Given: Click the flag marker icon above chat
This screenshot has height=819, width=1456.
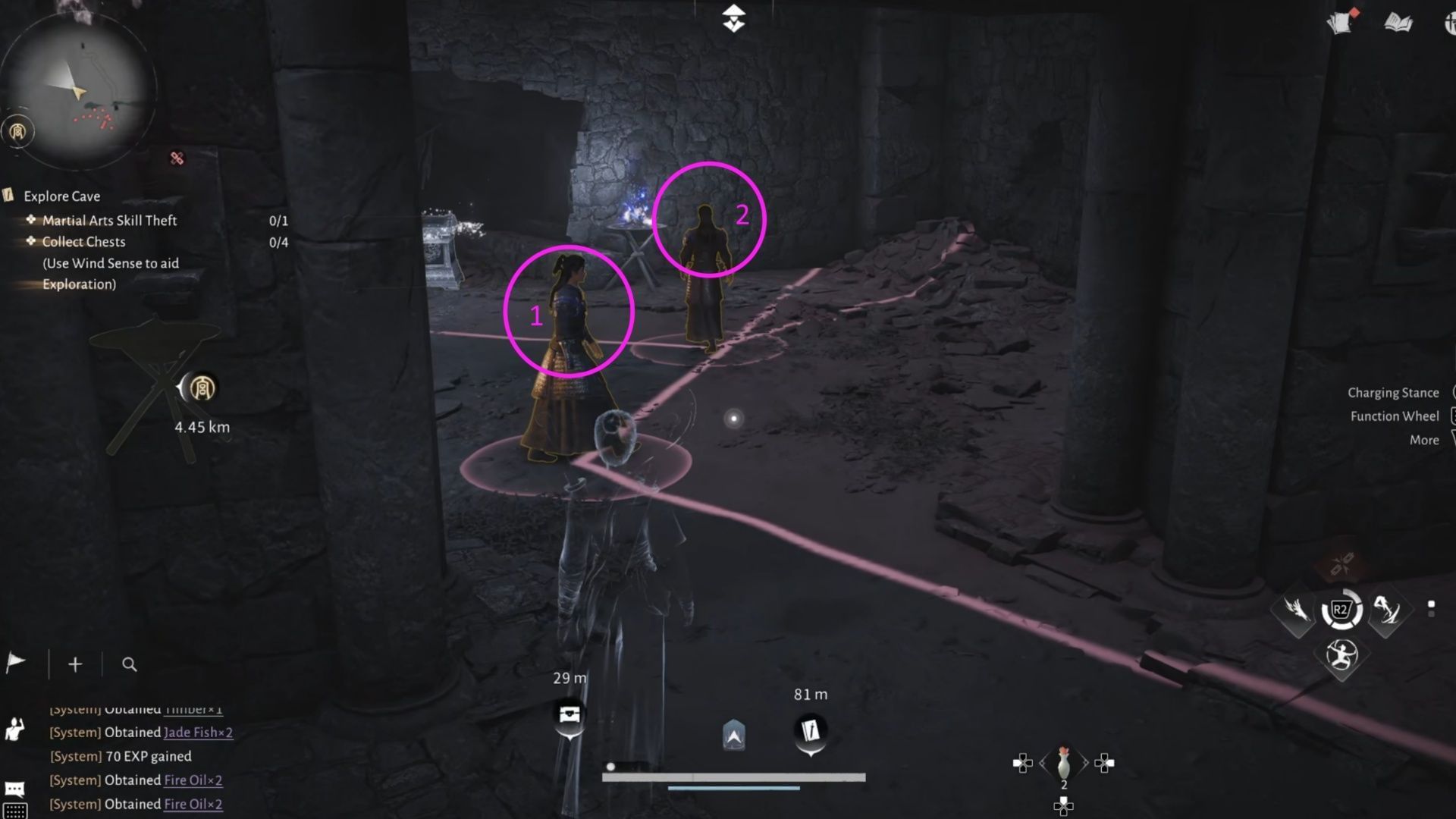Looking at the screenshot, I should point(17,662).
